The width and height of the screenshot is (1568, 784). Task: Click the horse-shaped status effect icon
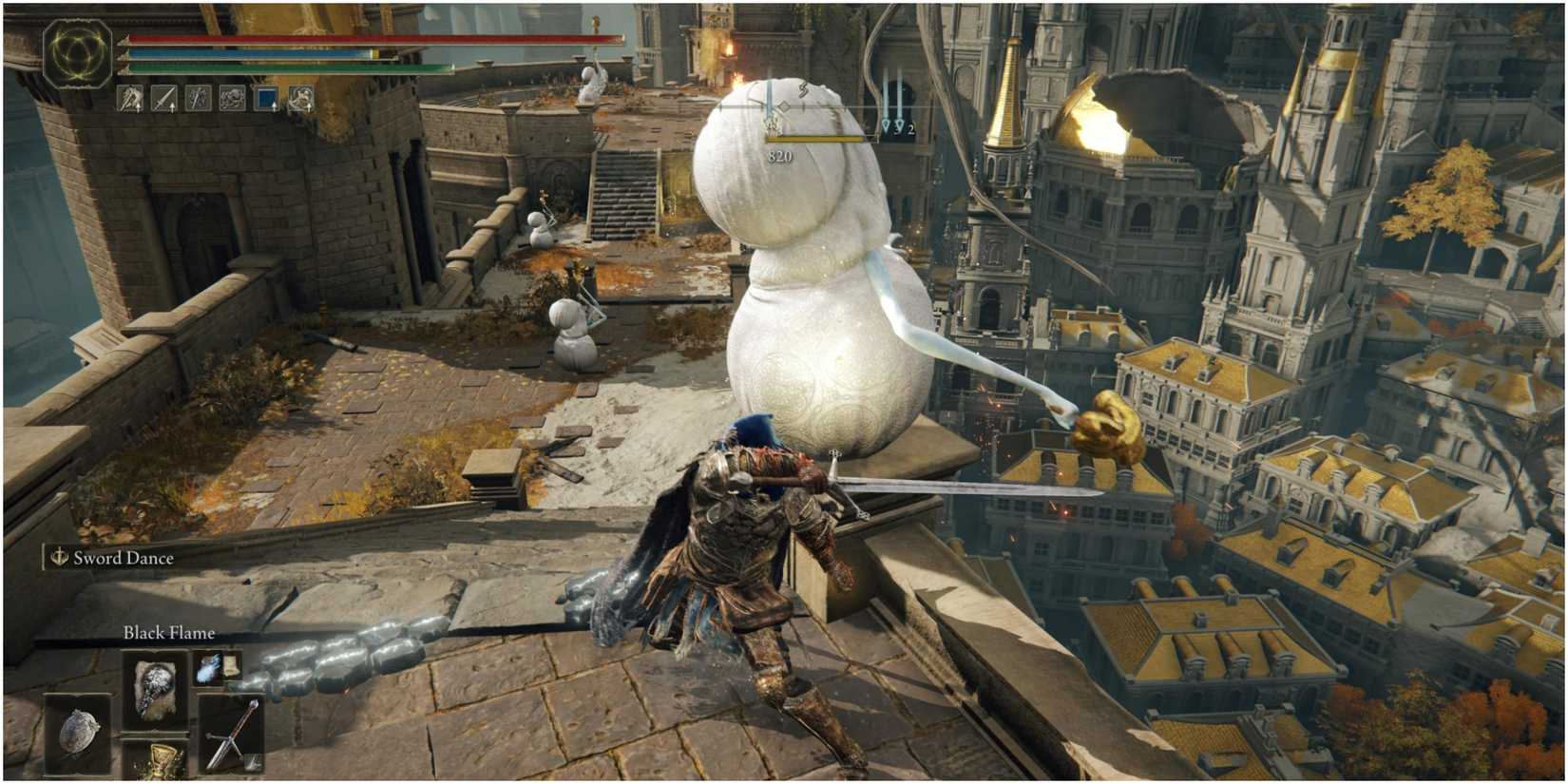pyautogui.click(x=231, y=98)
